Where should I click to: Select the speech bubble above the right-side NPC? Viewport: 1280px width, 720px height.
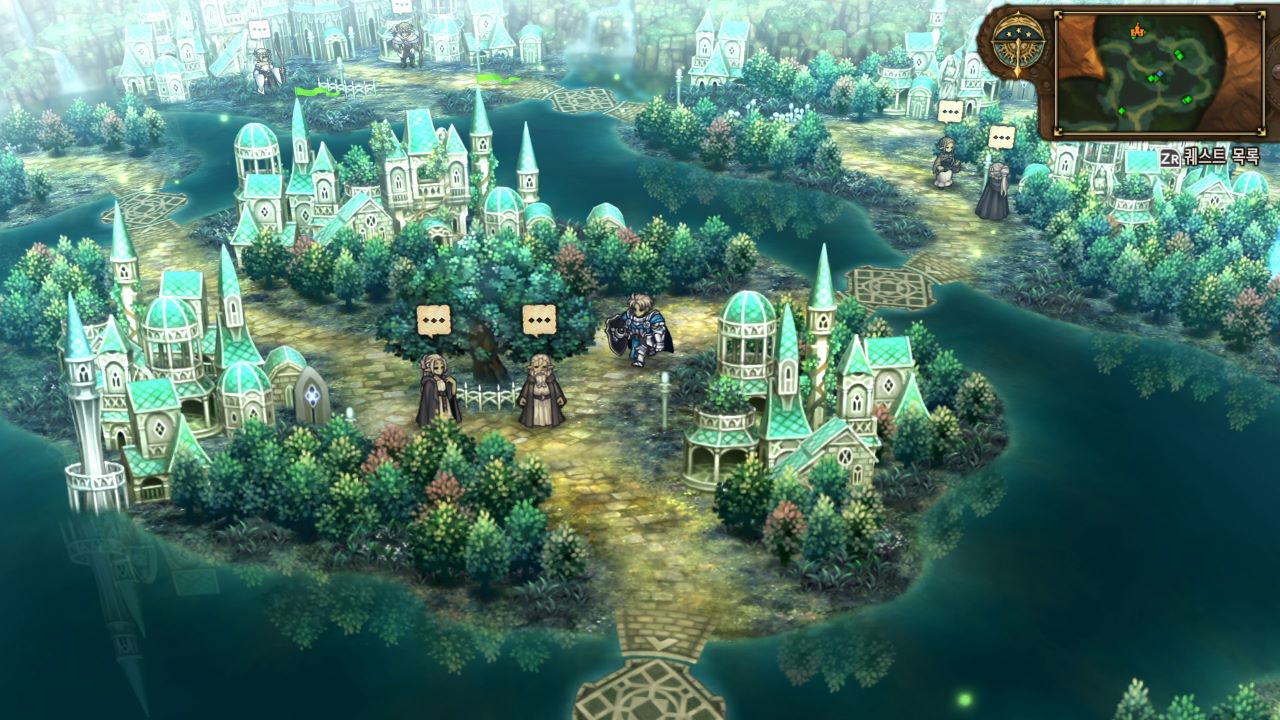[x=1002, y=137]
